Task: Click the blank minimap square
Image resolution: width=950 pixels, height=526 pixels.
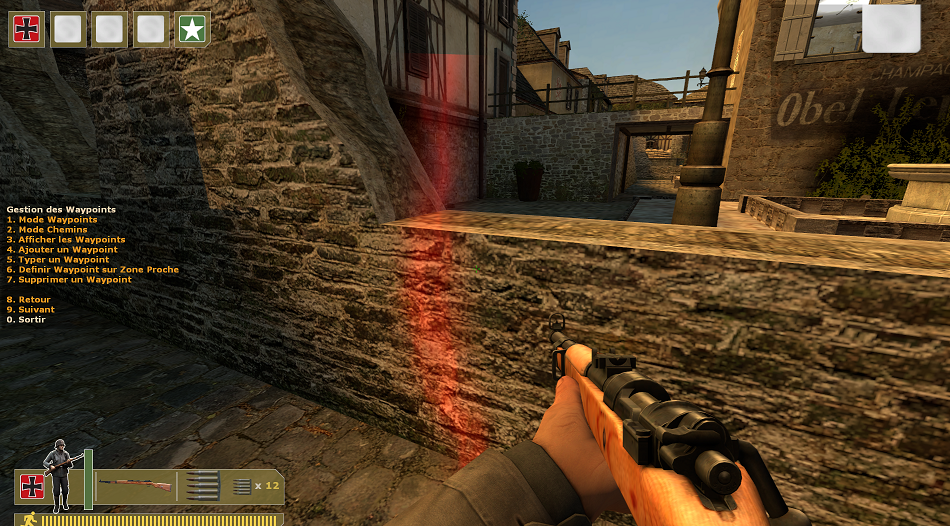Action: click(x=890, y=29)
